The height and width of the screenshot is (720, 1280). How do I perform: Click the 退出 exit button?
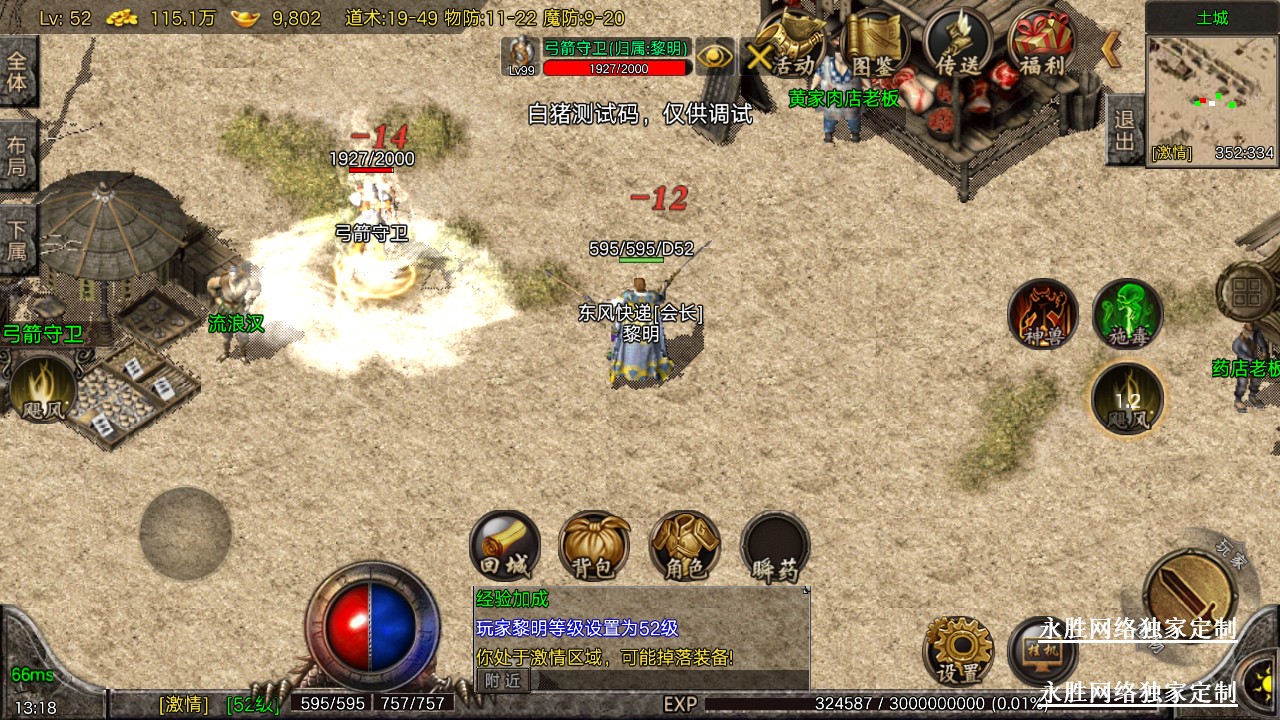(1125, 130)
